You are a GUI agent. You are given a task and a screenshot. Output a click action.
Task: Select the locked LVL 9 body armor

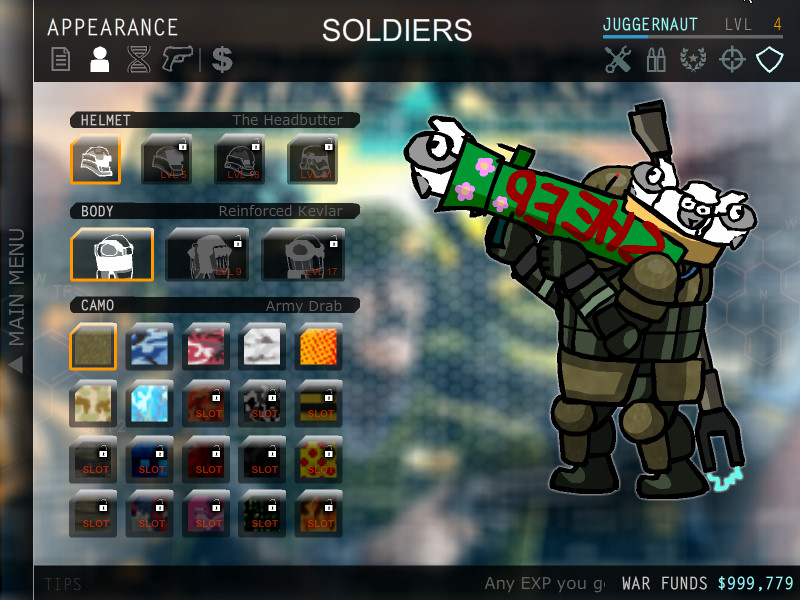[x=207, y=255]
